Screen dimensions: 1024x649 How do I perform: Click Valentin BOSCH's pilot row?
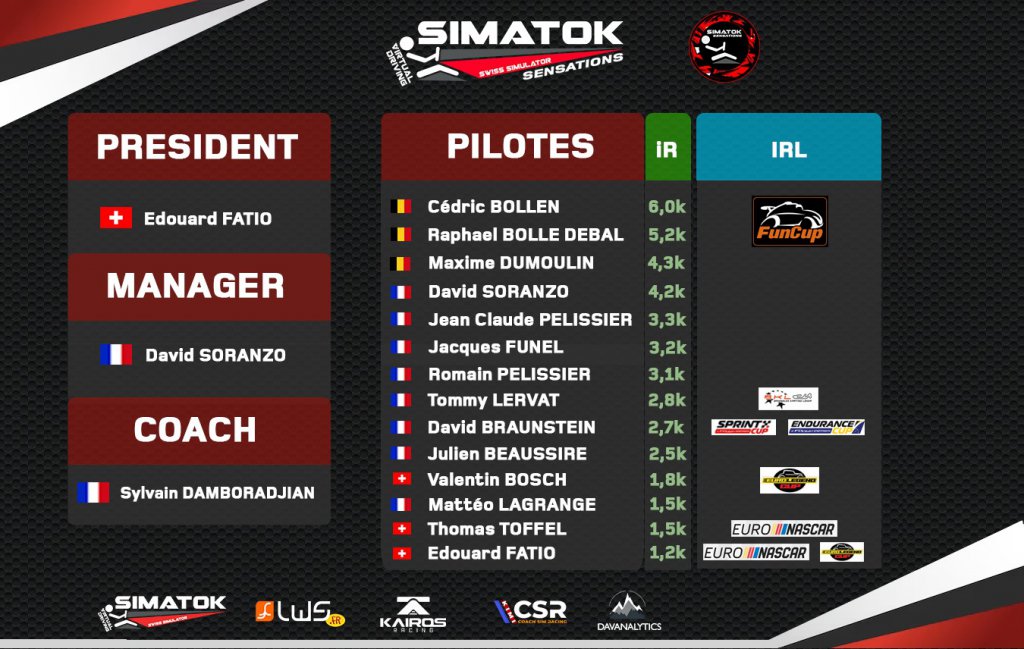pyautogui.click(x=496, y=479)
